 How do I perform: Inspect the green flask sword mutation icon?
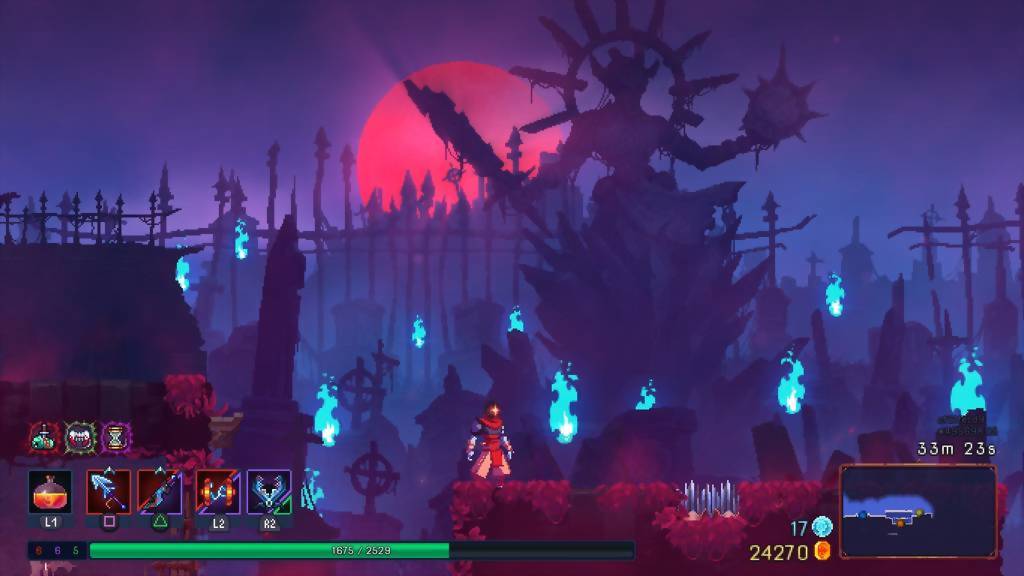[x=44, y=437]
